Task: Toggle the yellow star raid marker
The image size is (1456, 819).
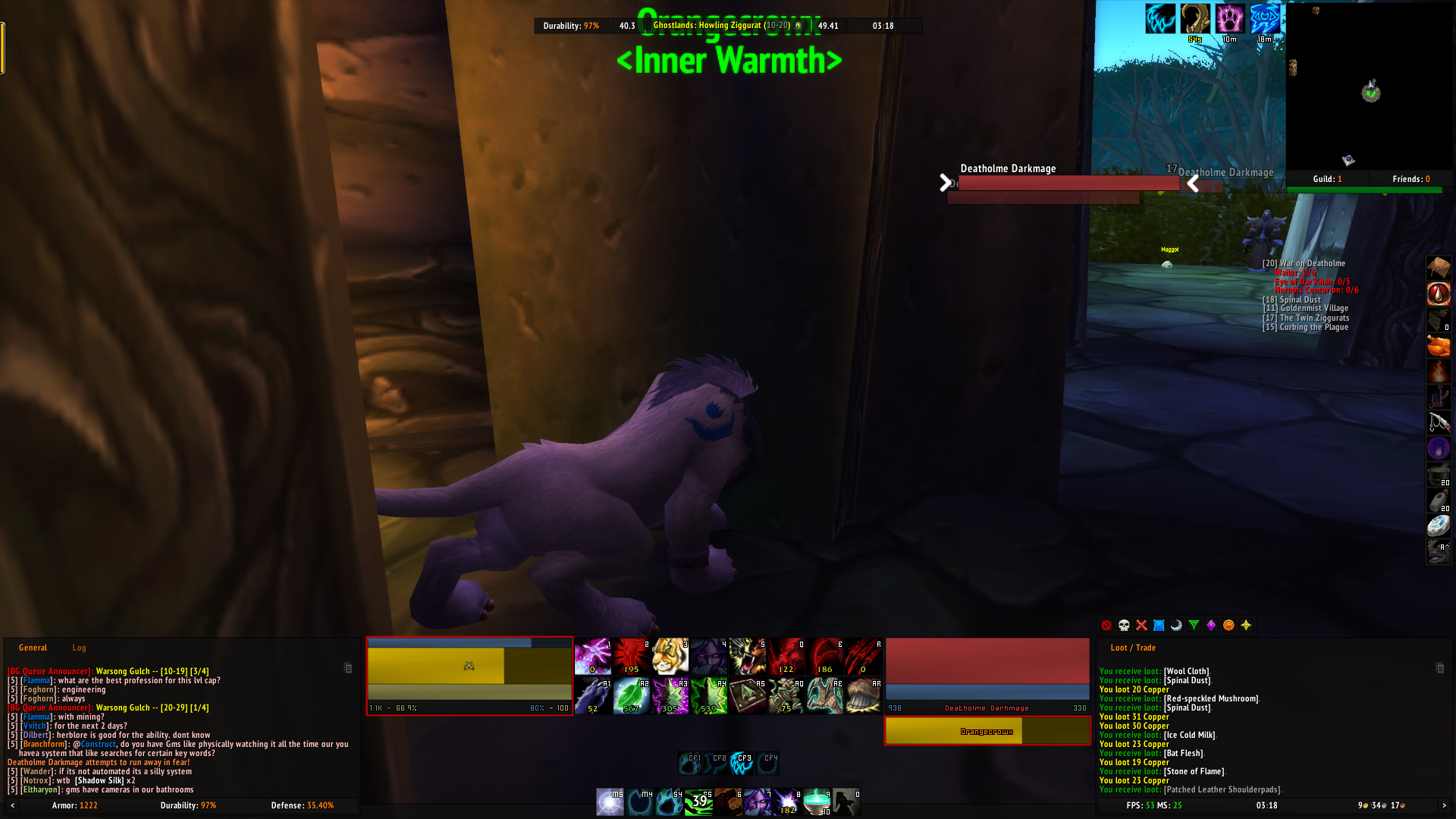Action: pyautogui.click(x=1247, y=625)
